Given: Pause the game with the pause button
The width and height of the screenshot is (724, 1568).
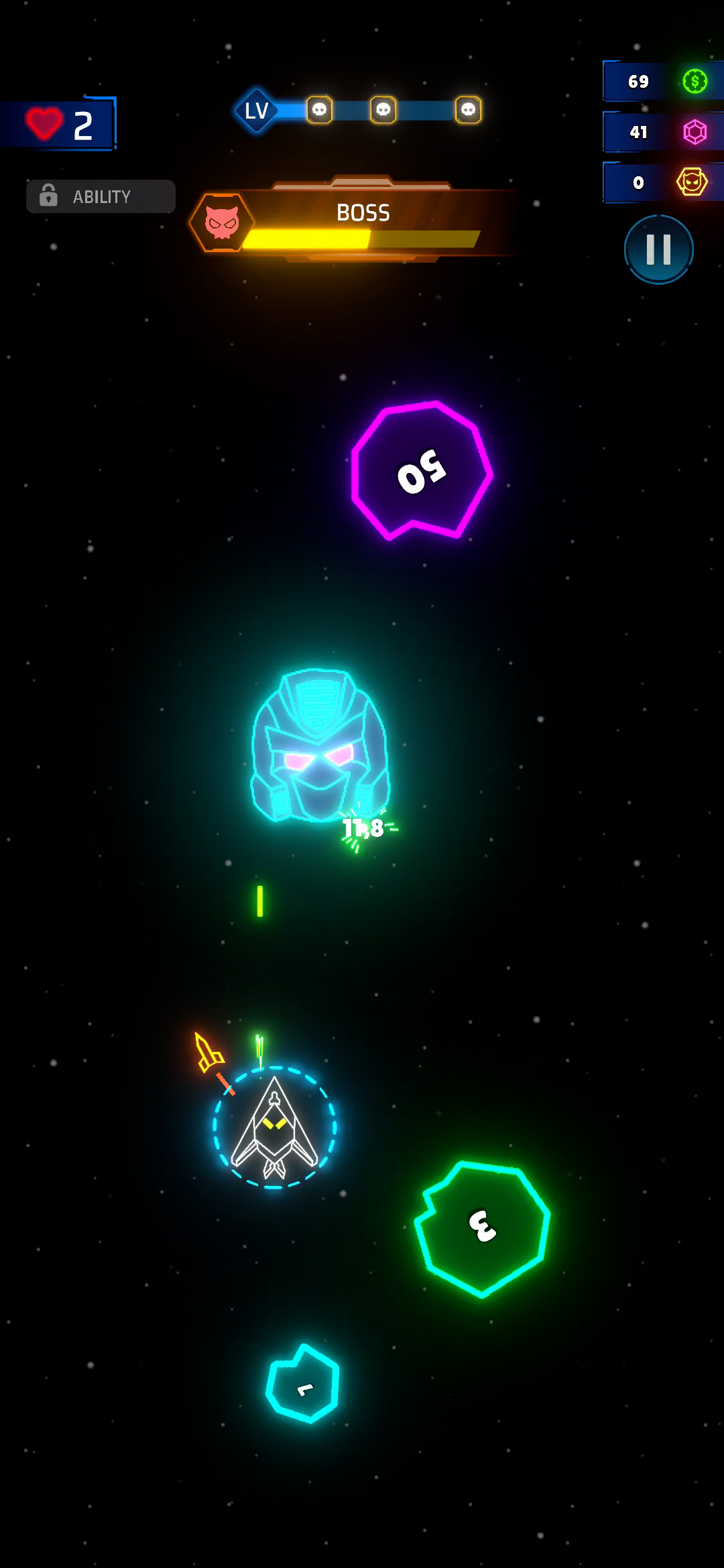Looking at the screenshot, I should (x=658, y=249).
